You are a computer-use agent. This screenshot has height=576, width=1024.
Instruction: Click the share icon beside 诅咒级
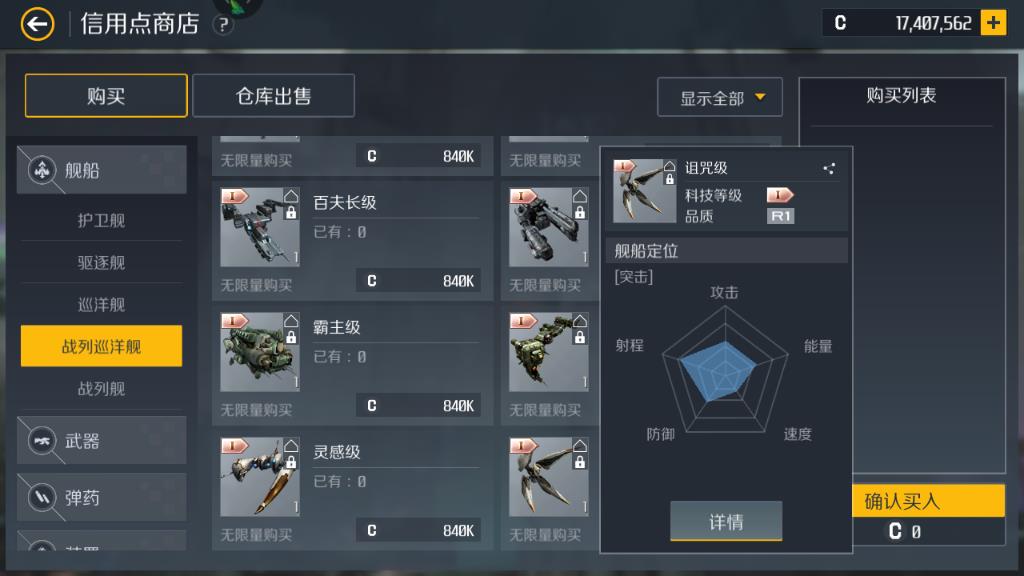pyautogui.click(x=829, y=168)
